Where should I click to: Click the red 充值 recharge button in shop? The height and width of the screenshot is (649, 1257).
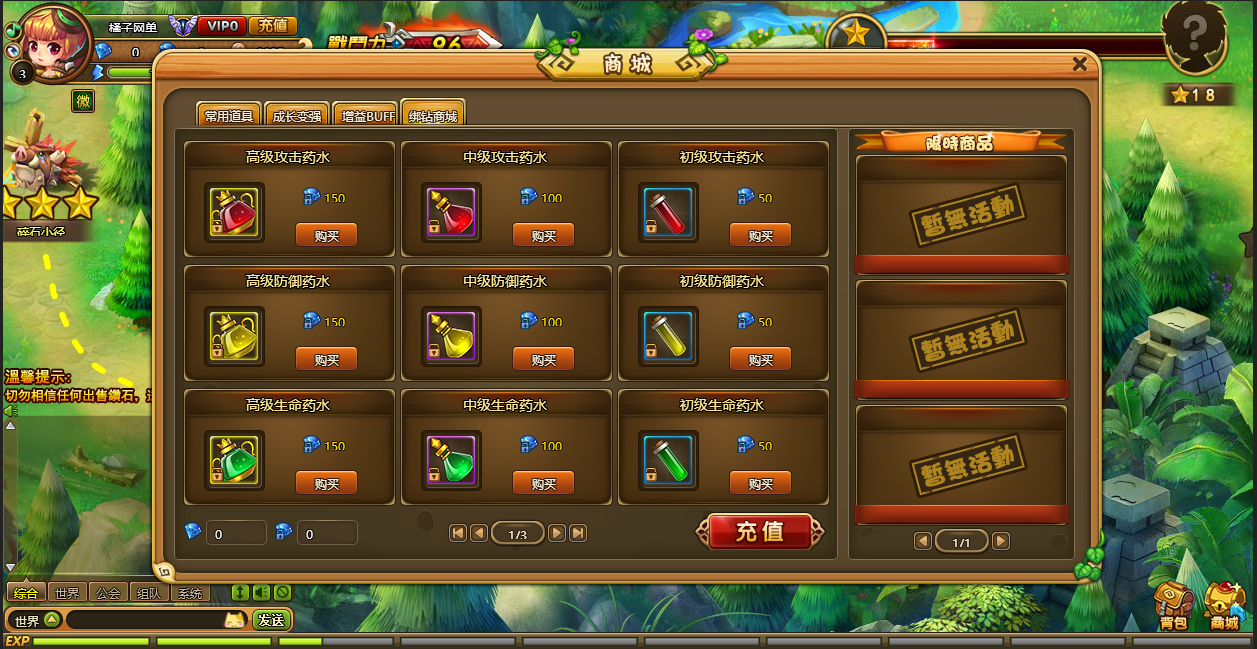point(760,532)
